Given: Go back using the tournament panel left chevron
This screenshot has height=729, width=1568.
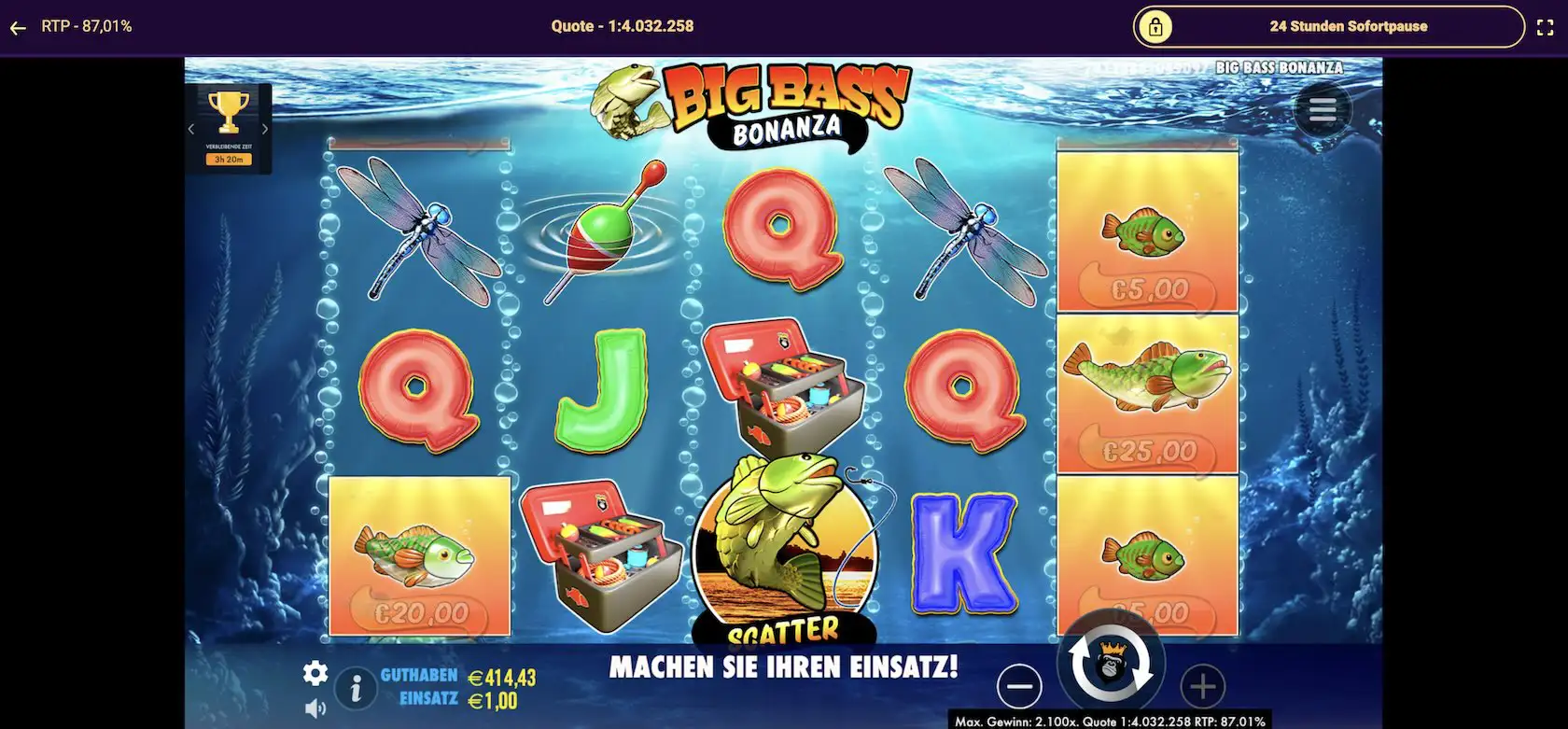Looking at the screenshot, I should (x=192, y=128).
